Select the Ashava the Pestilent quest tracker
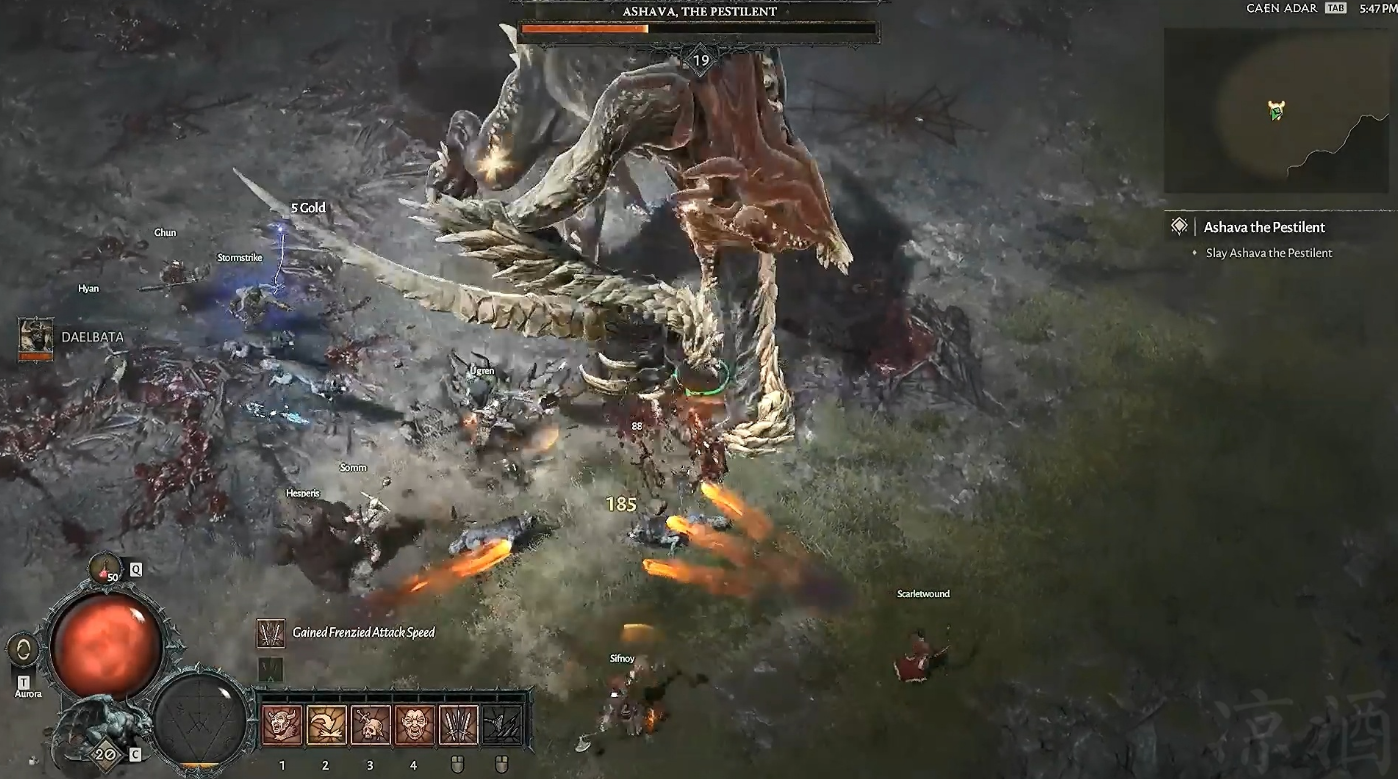This screenshot has height=779, width=1398. [1264, 228]
